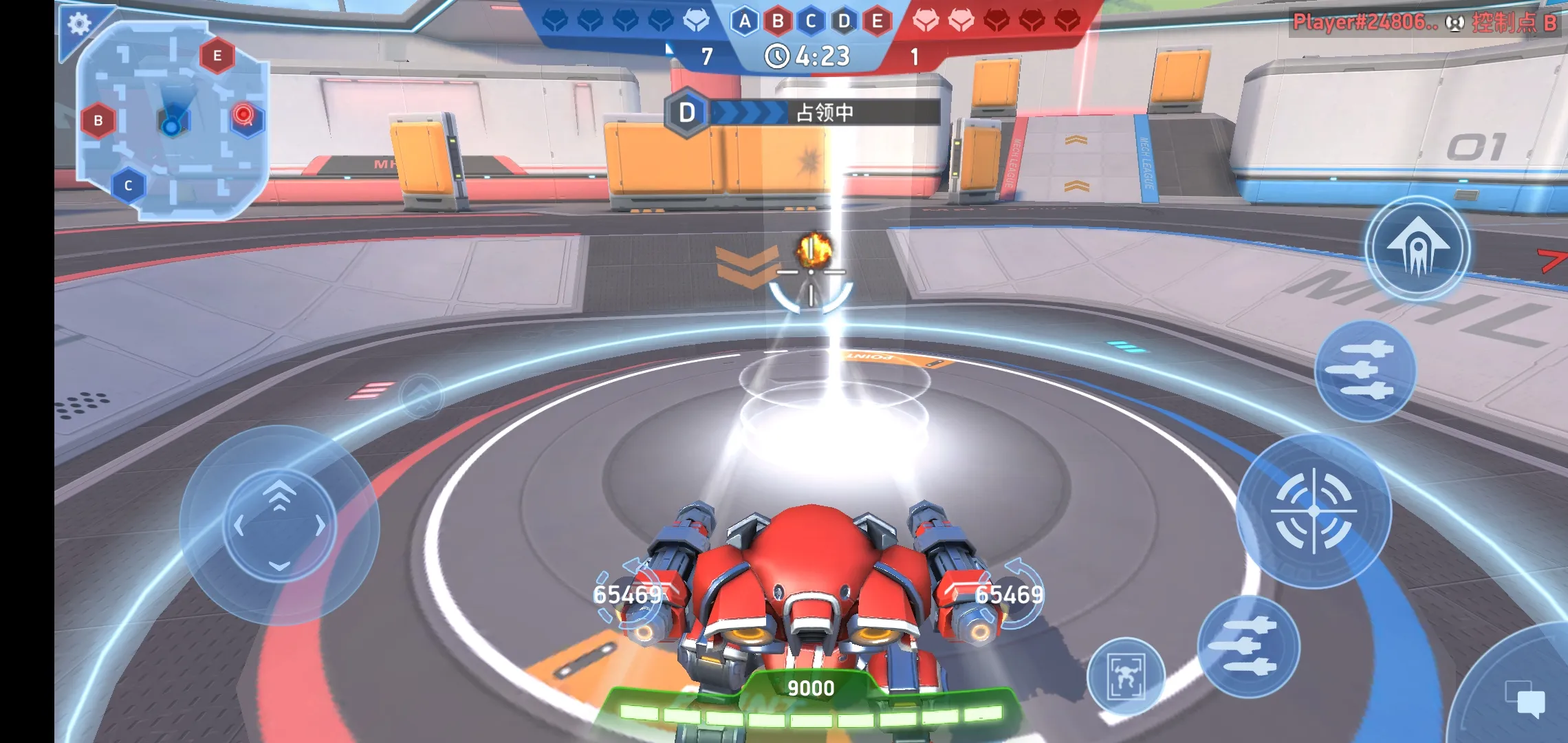Tap the virtual movement joystick
This screenshot has width=1568, height=743.
(279, 525)
